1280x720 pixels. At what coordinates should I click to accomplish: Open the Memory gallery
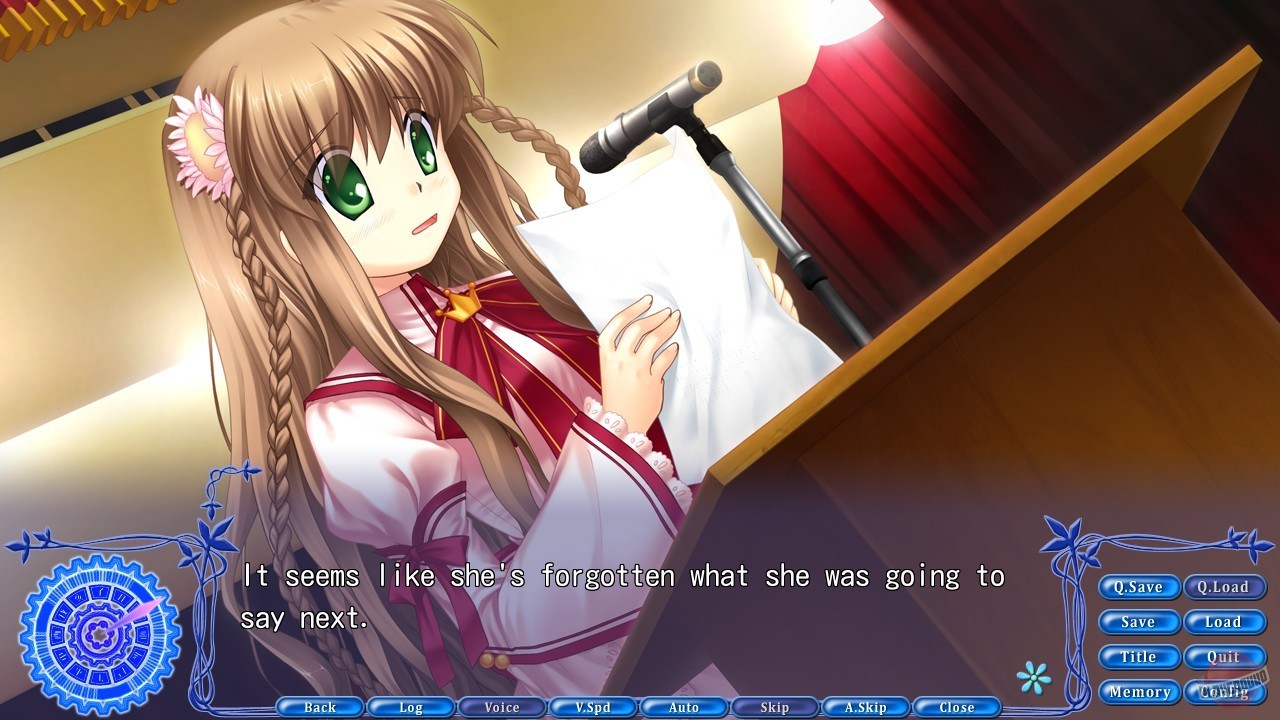coord(1139,692)
